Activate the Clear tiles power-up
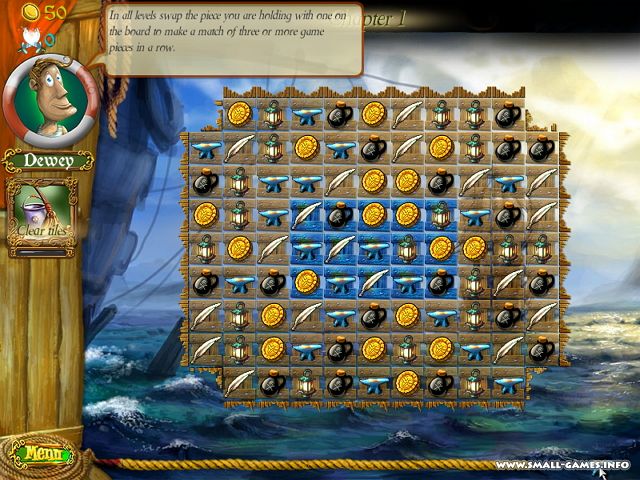Viewport: 640px width, 480px height. (43, 217)
